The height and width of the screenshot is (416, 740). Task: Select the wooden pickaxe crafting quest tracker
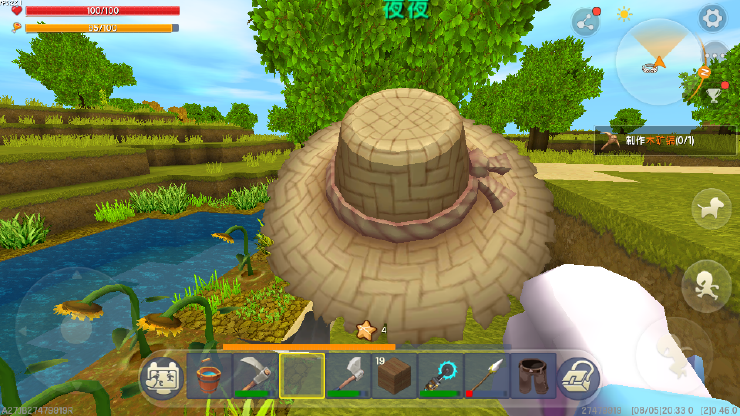point(645,142)
